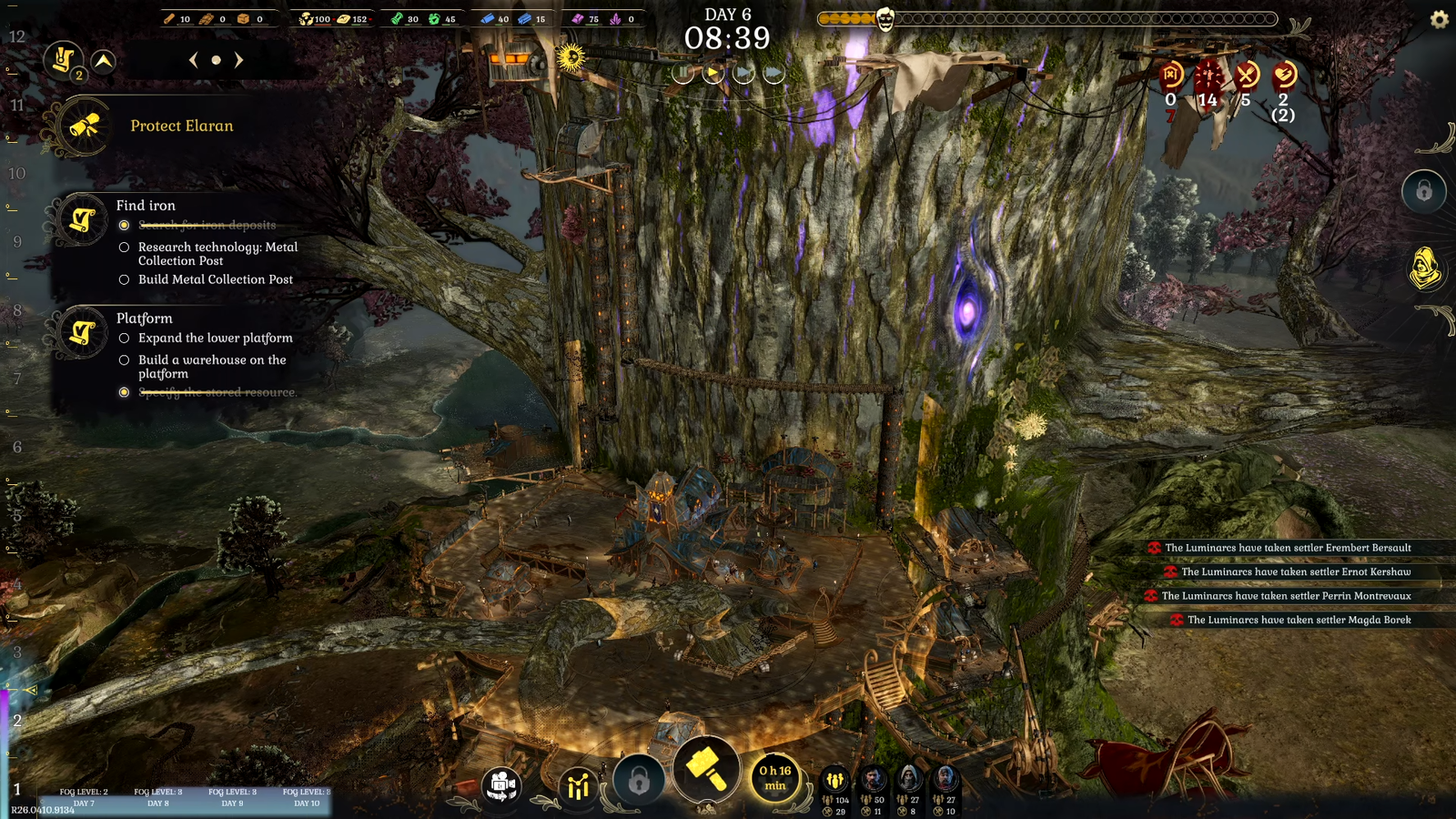Click the work time clock showing 0 h 16 min

pos(775,777)
